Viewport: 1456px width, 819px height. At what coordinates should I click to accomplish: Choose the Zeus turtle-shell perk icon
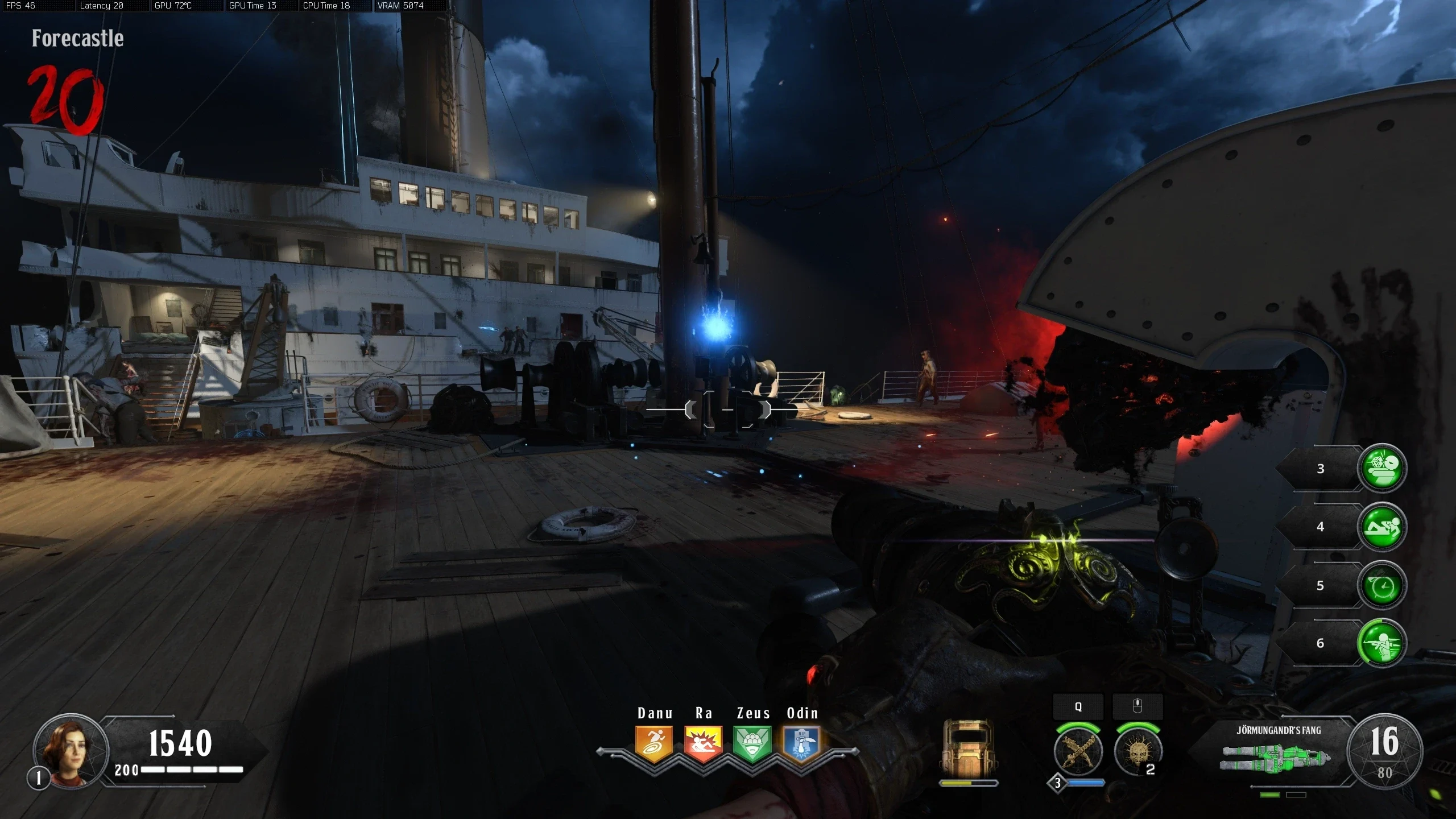pyautogui.click(x=752, y=743)
